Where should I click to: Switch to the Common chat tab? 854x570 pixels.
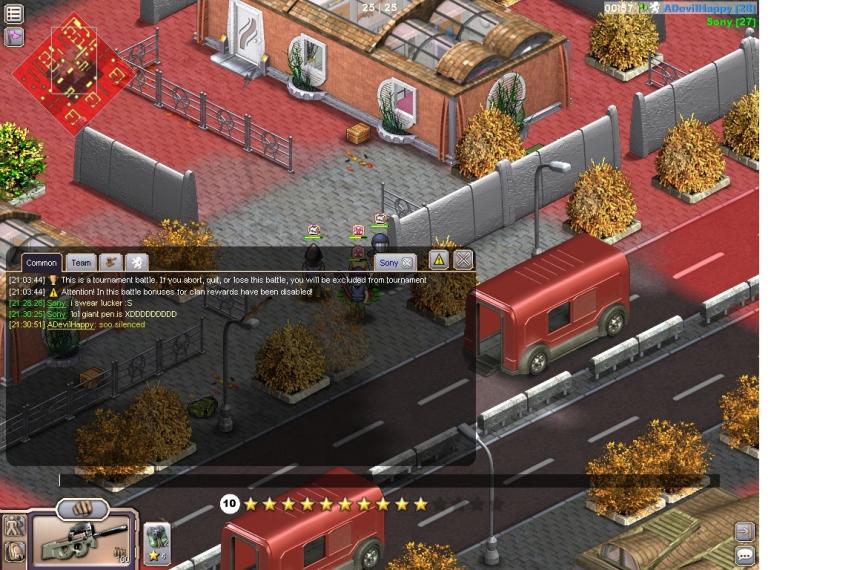coord(41,263)
